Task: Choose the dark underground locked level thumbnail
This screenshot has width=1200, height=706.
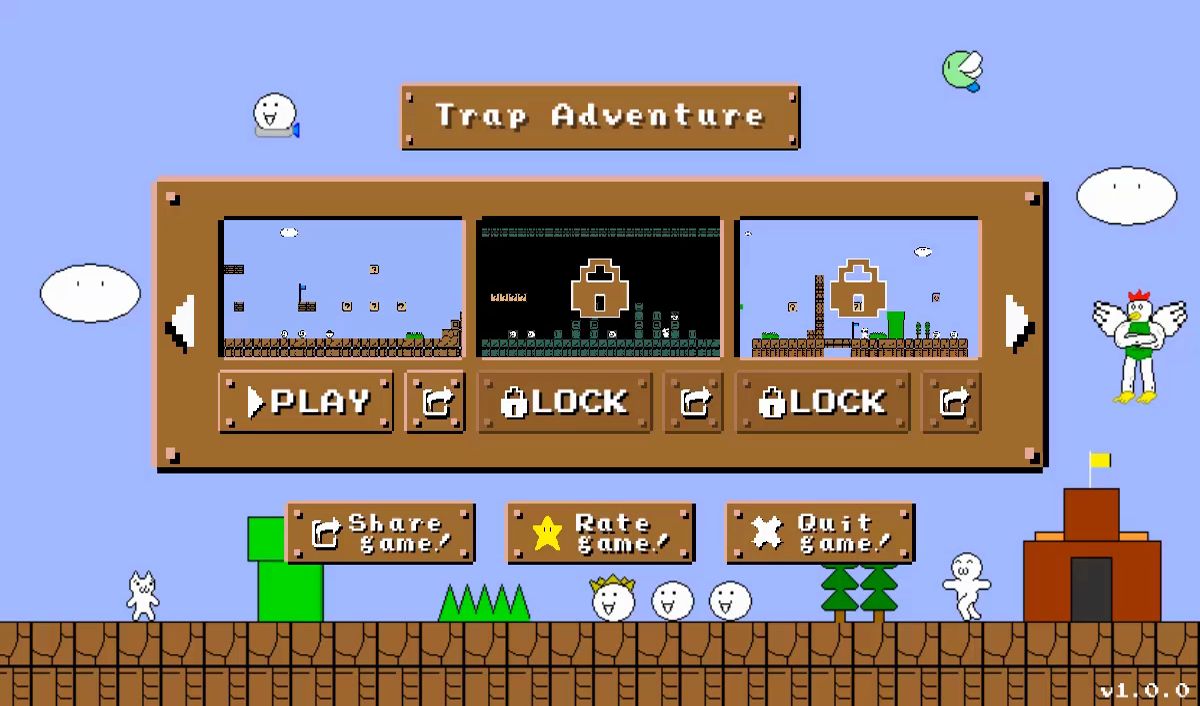Action: point(599,288)
